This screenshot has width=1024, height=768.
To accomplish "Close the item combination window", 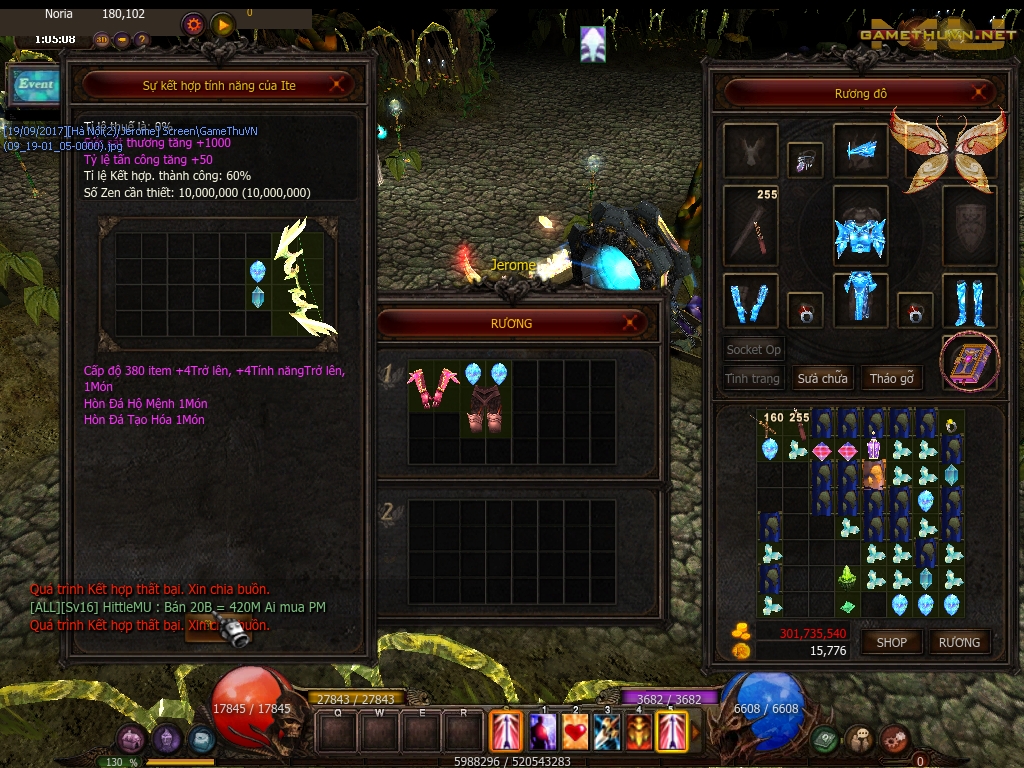I will pyautogui.click(x=337, y=85).
